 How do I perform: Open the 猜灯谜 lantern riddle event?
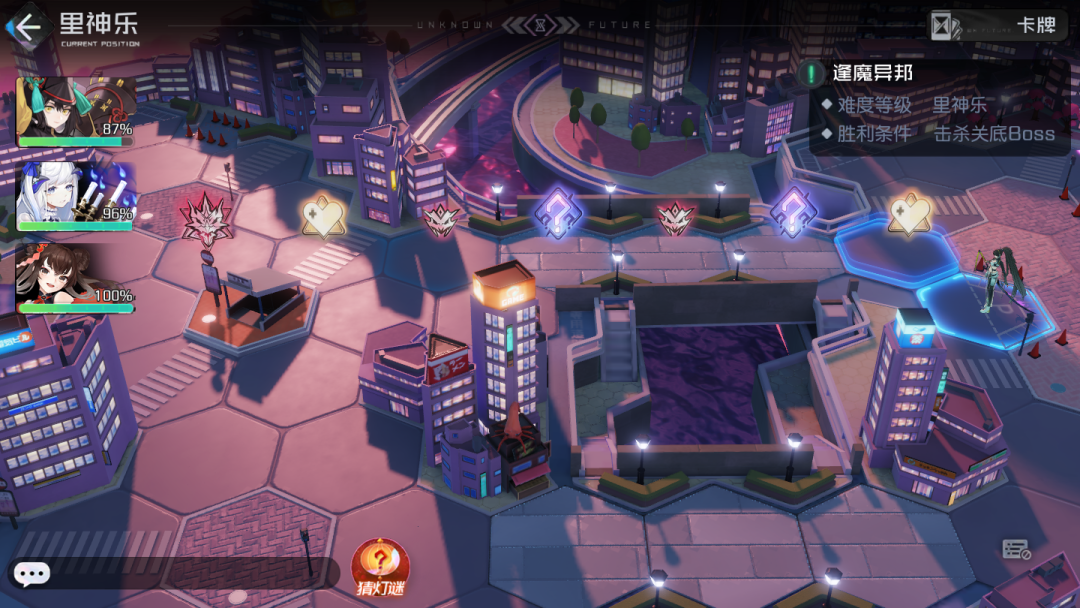tap(380, 568)
